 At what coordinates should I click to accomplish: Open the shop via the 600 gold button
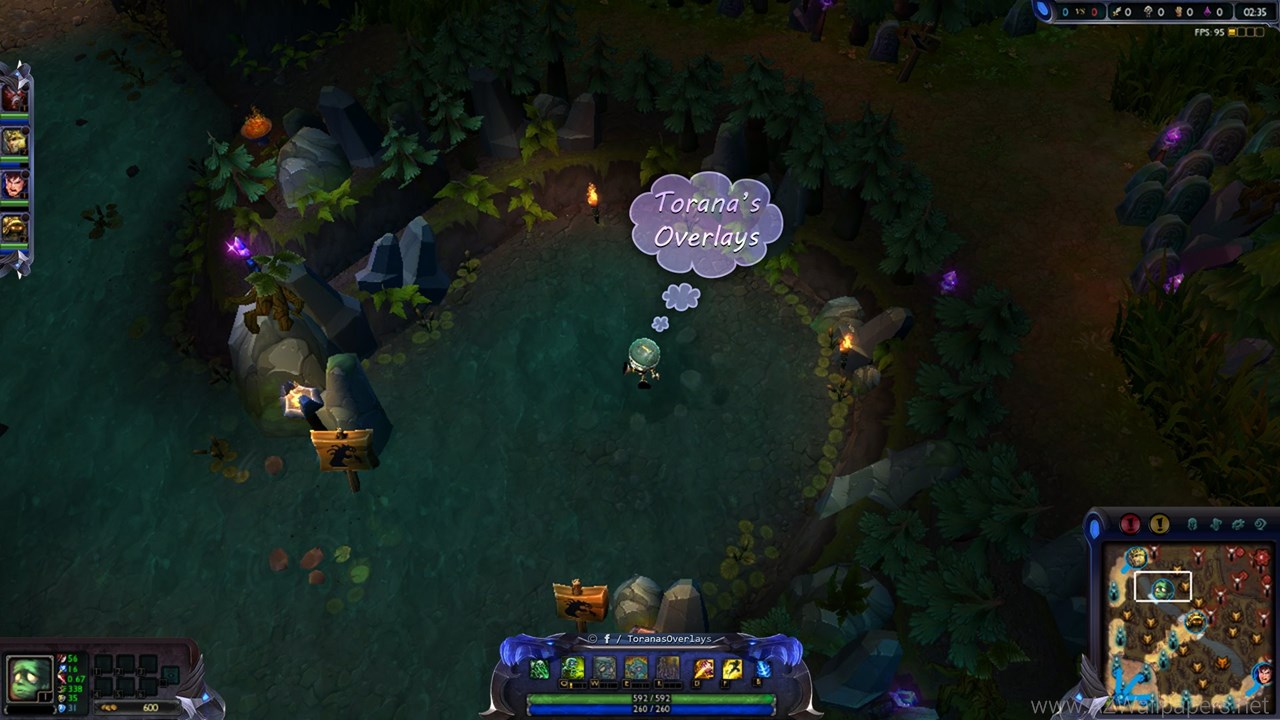click(x=138, y=707)
